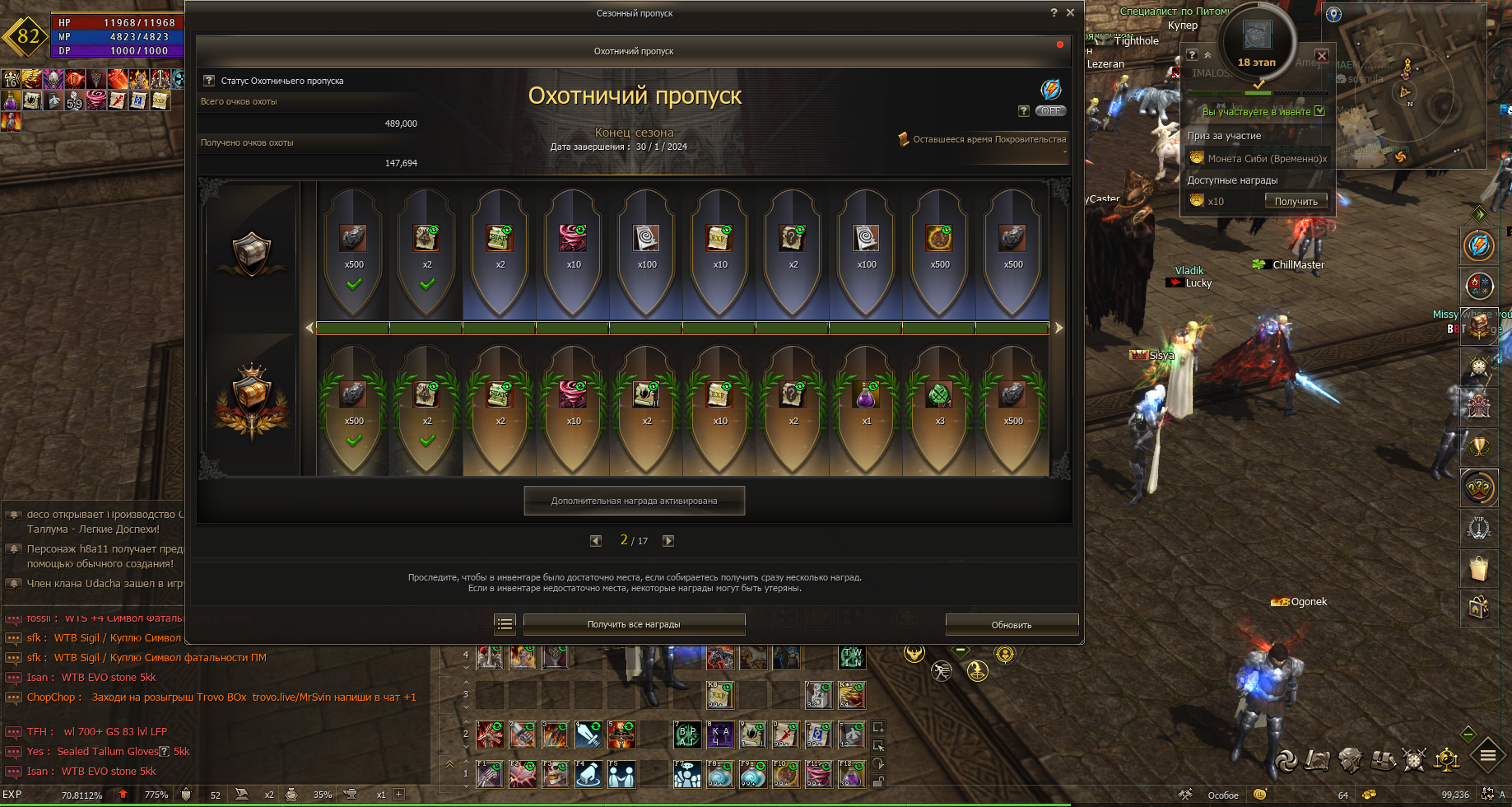Select the pink rose x10 free reward

click(573, 239)
